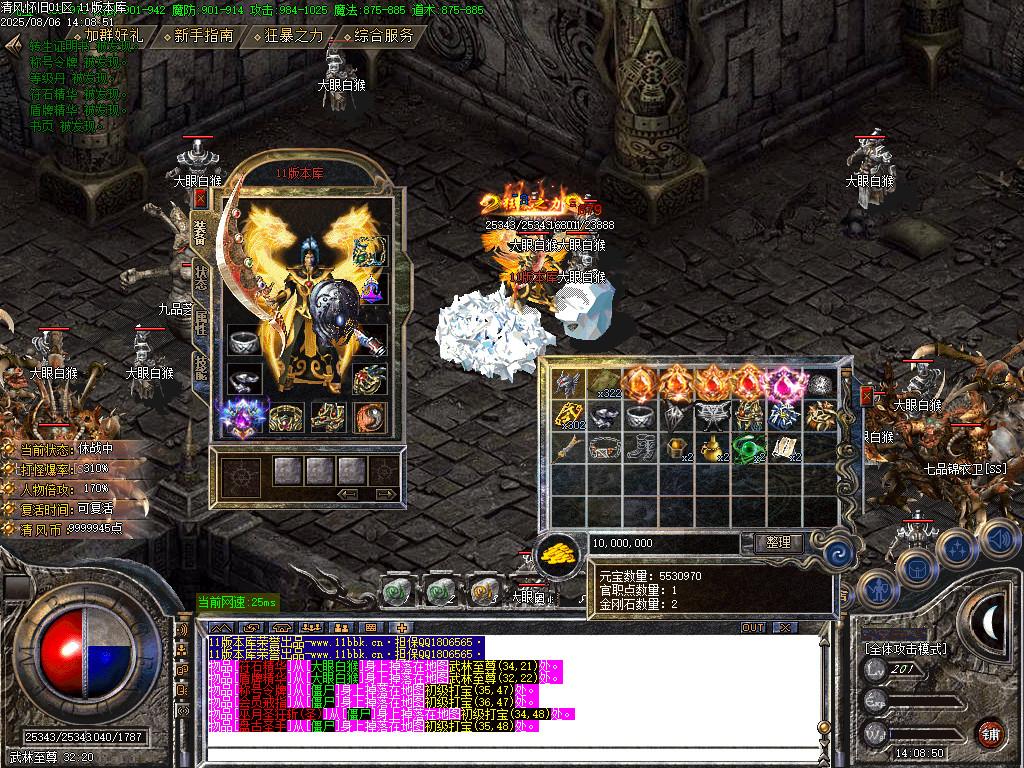Close the inventory bag window
Screen dimensions: 1024x768
[x=866, y=396]
